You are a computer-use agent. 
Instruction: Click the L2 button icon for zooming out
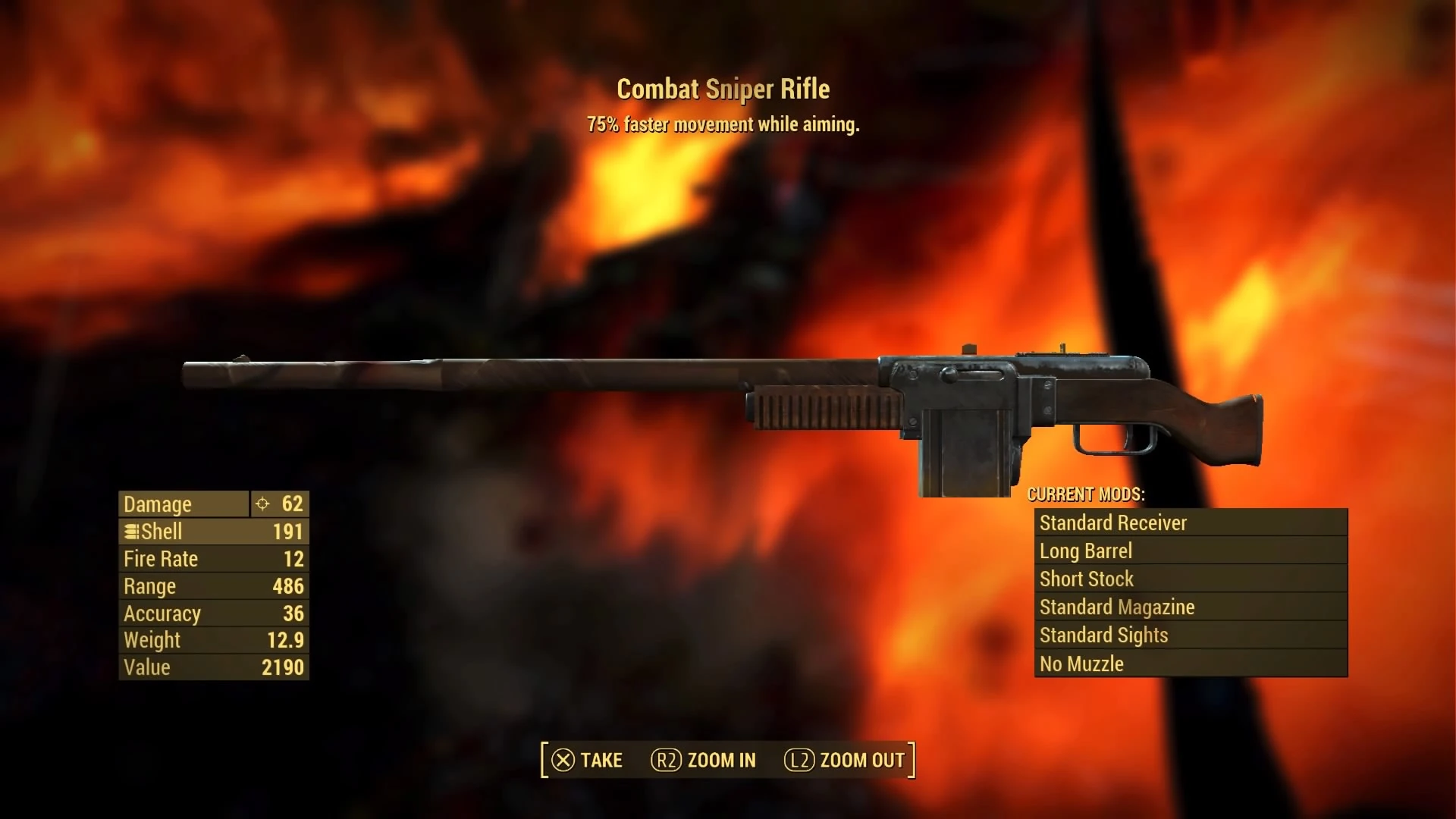[800, 760]
